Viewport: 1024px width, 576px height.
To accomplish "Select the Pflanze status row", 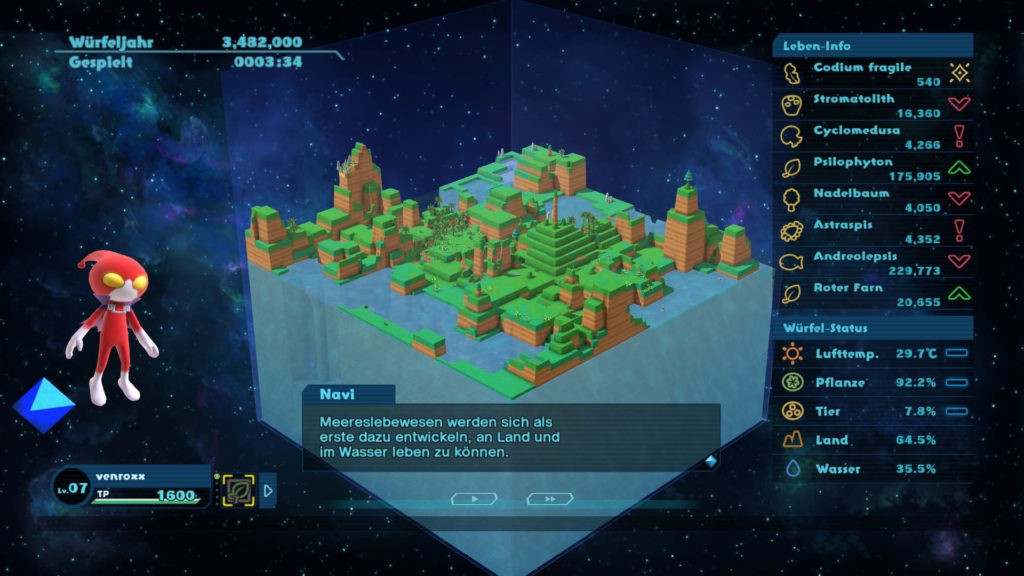I will point(870,382).
